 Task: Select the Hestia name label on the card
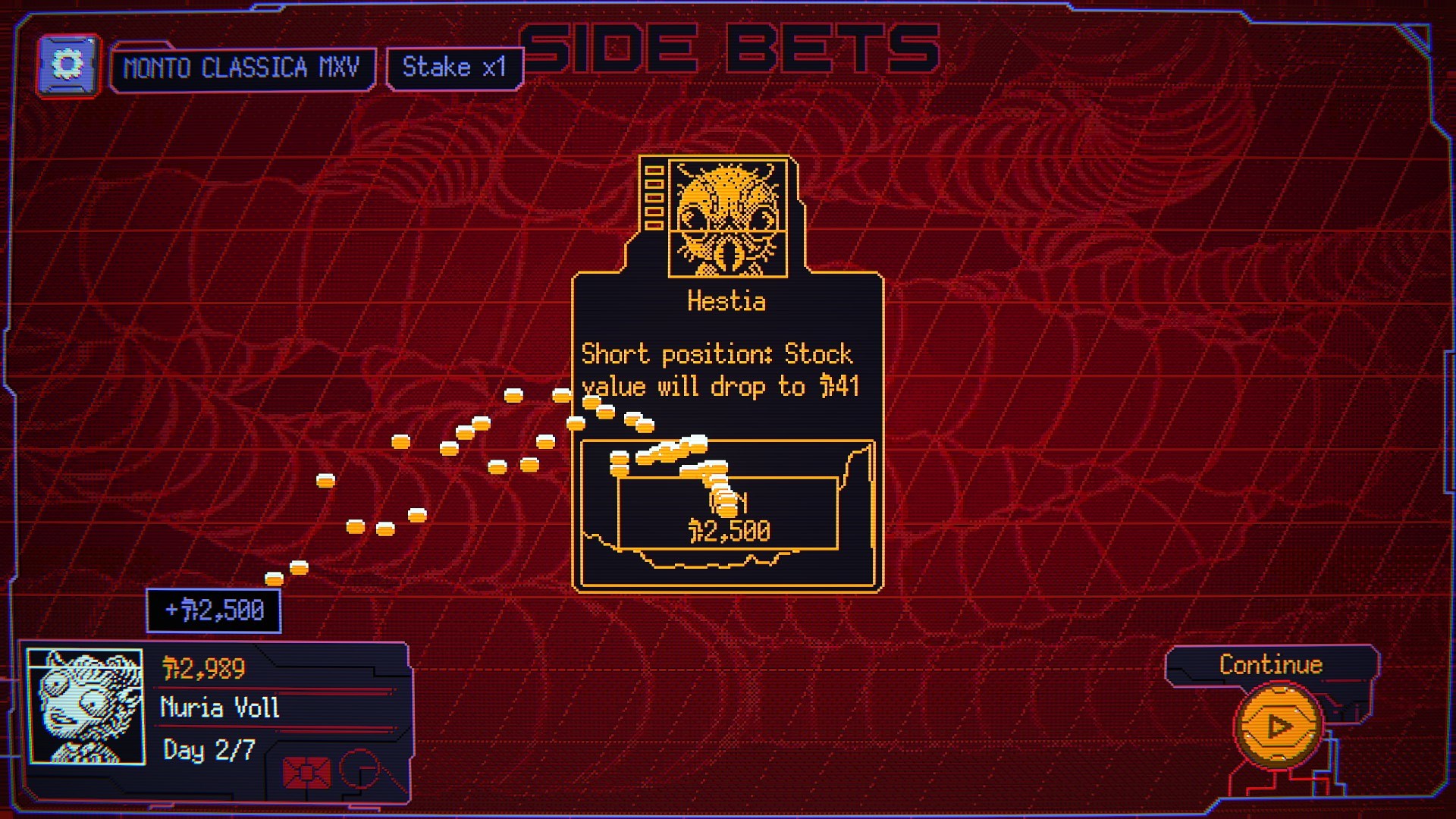tap(726, 301)
